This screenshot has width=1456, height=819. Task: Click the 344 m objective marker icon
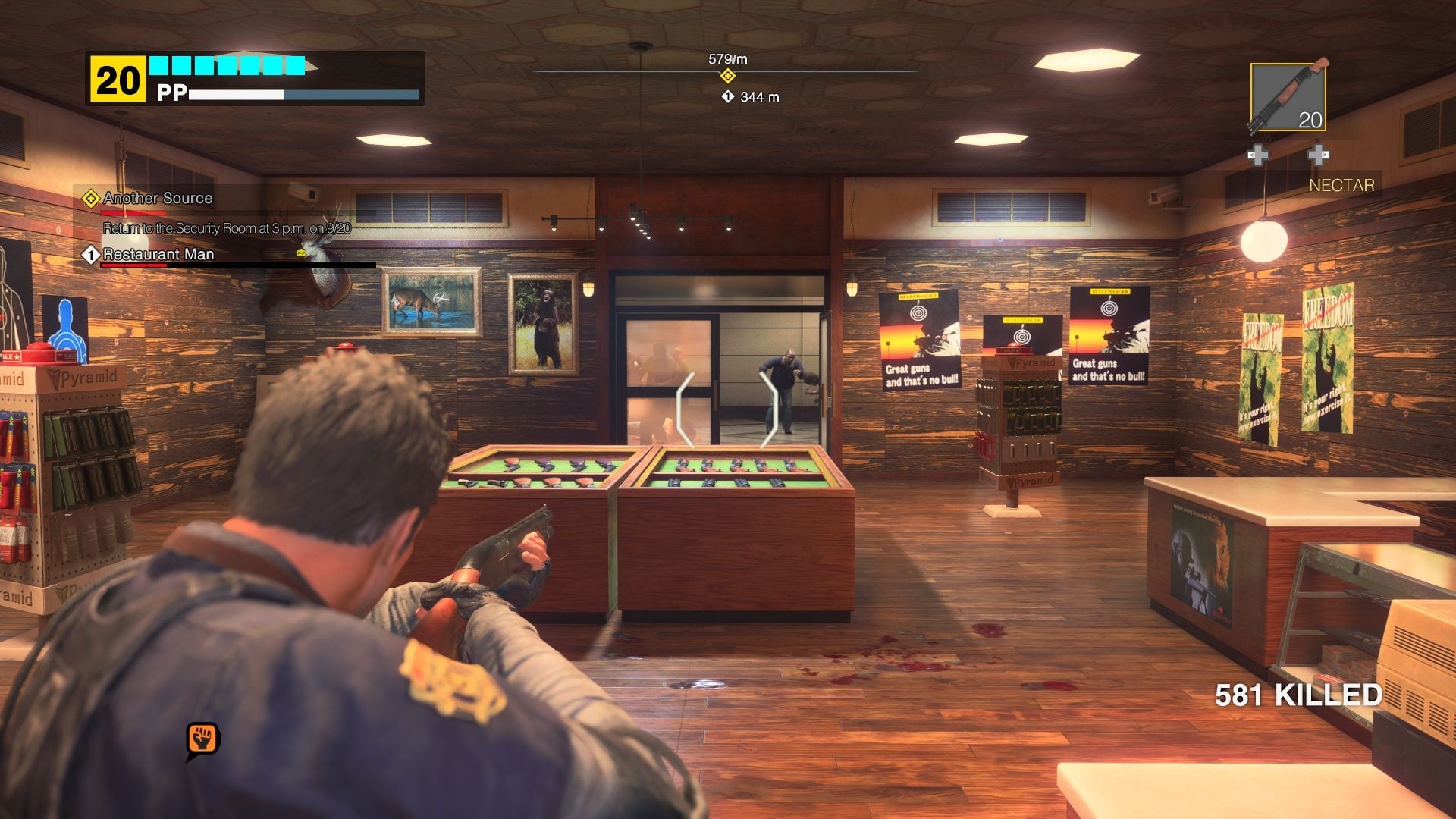pos(727,97)
